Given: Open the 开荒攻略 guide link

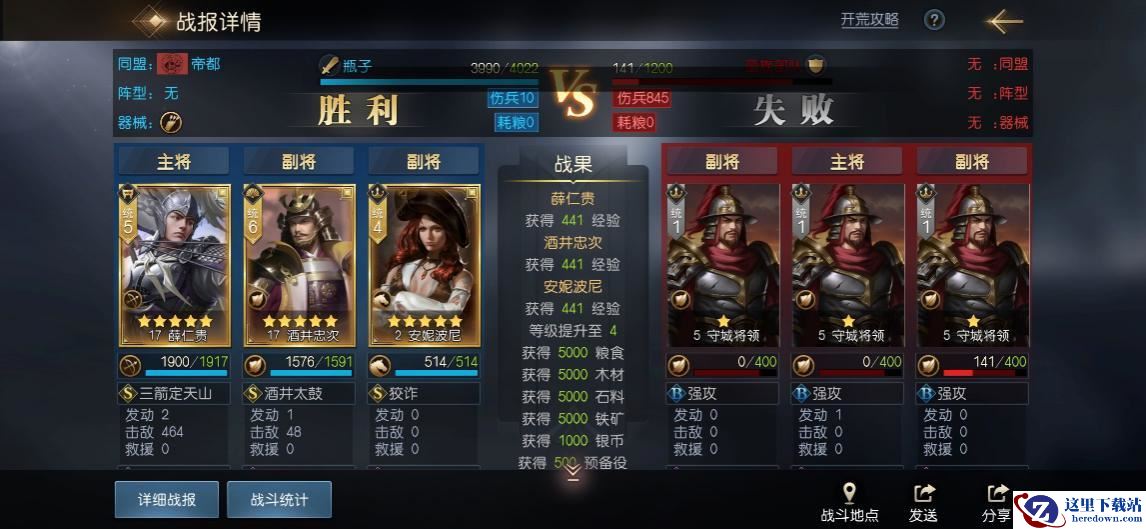Looking at the screenshot, I should [x=869, y=20].
